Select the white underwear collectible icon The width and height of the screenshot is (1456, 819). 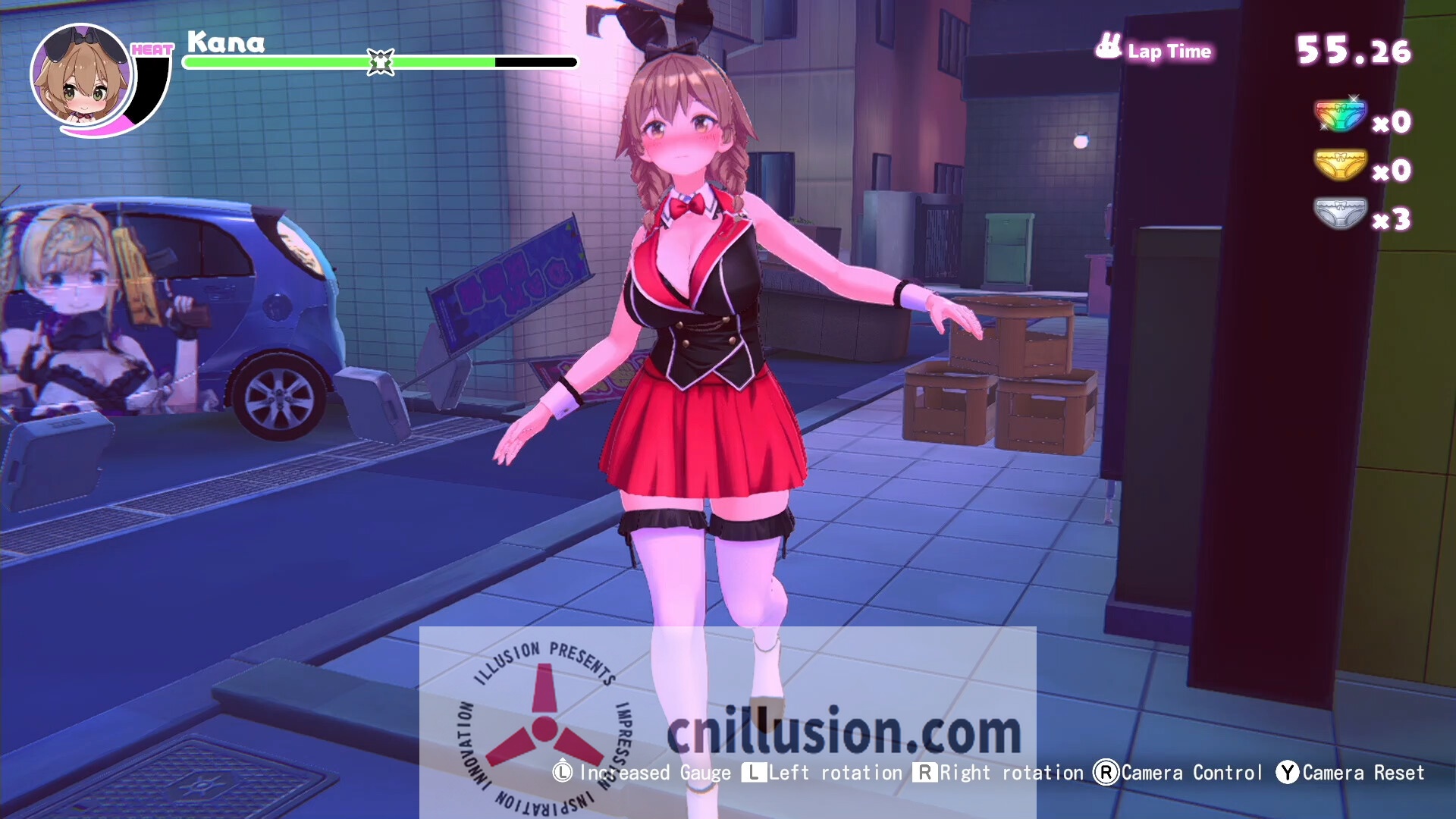1339,213
